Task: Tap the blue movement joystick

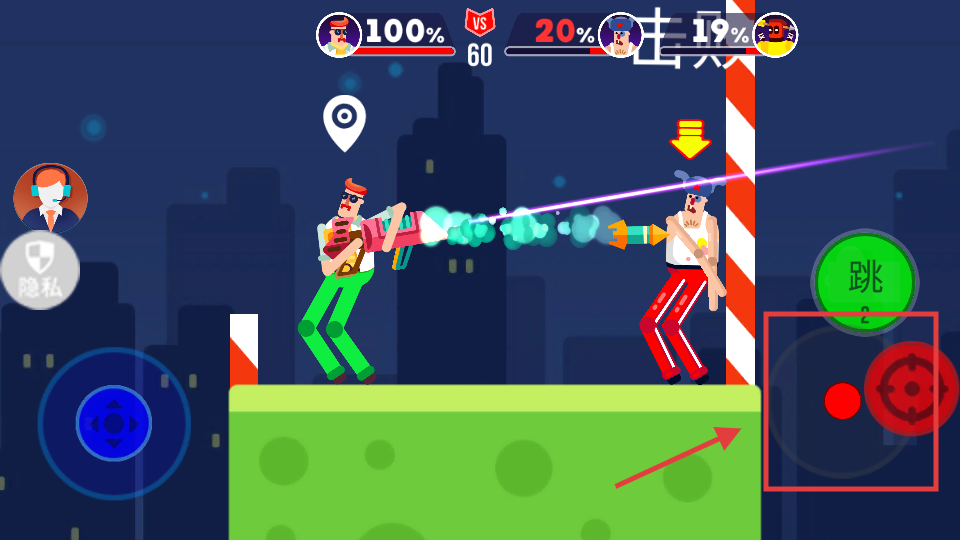Action: coord(114,423)
